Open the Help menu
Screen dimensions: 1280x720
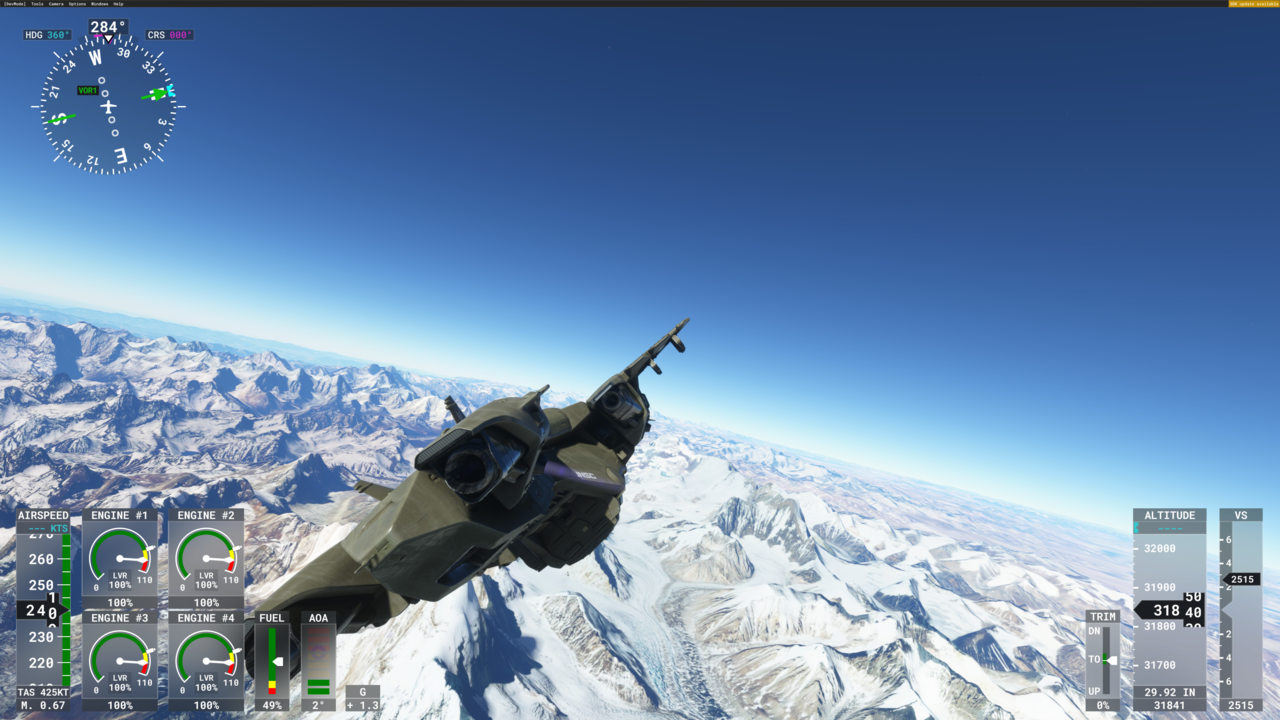click(118, 4)
